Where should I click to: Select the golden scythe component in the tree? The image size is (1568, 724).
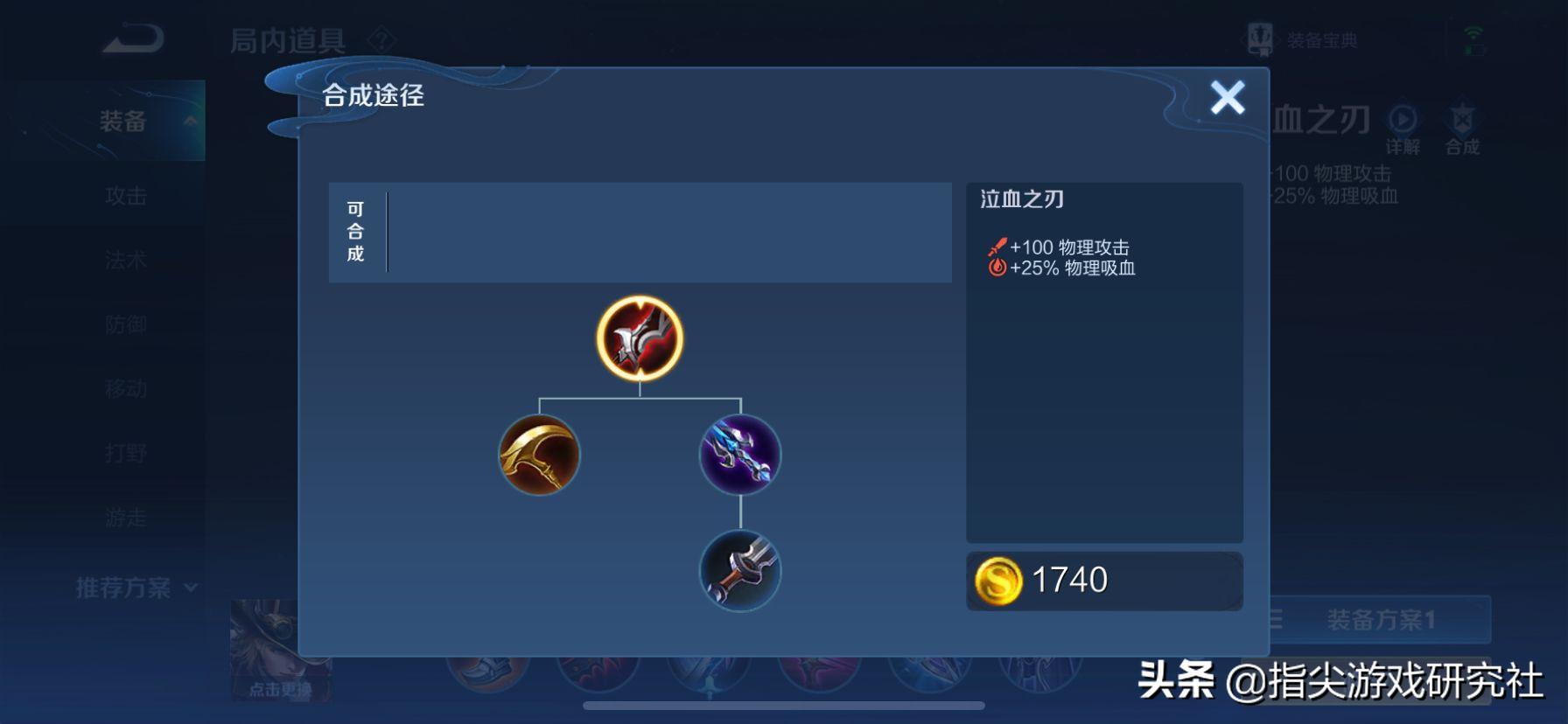540,455
